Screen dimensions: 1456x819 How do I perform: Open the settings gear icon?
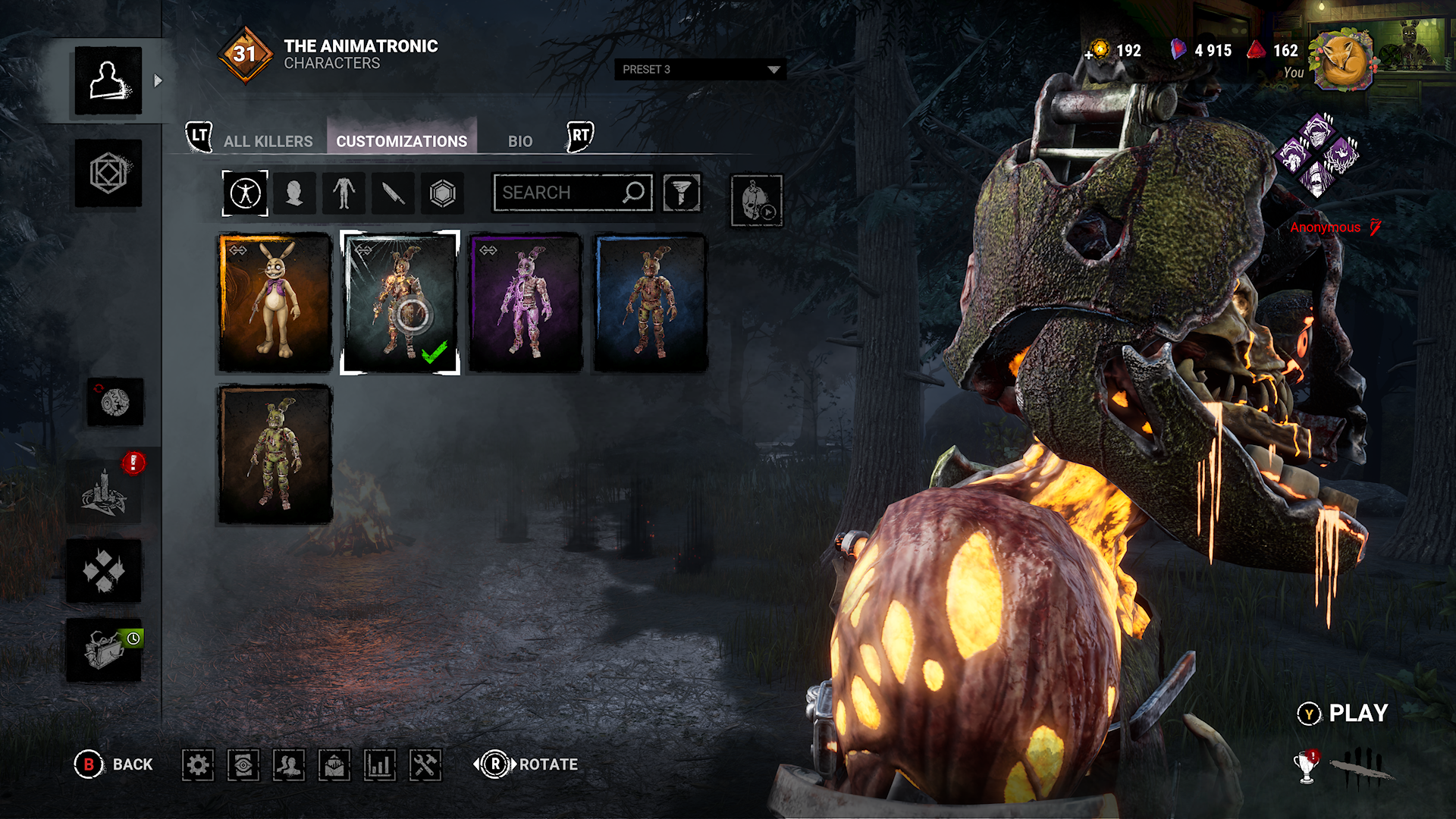(198, 765)
